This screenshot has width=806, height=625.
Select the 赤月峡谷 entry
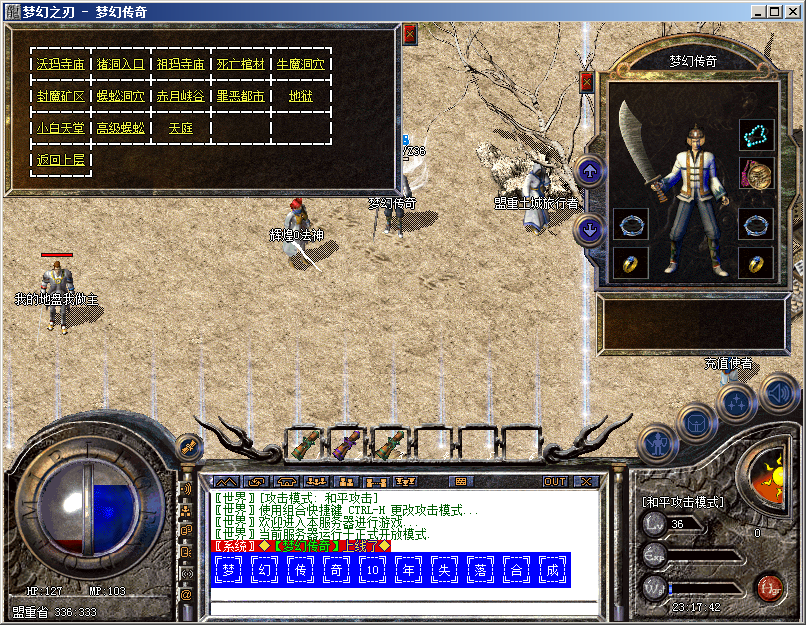[x=180, y=97]
